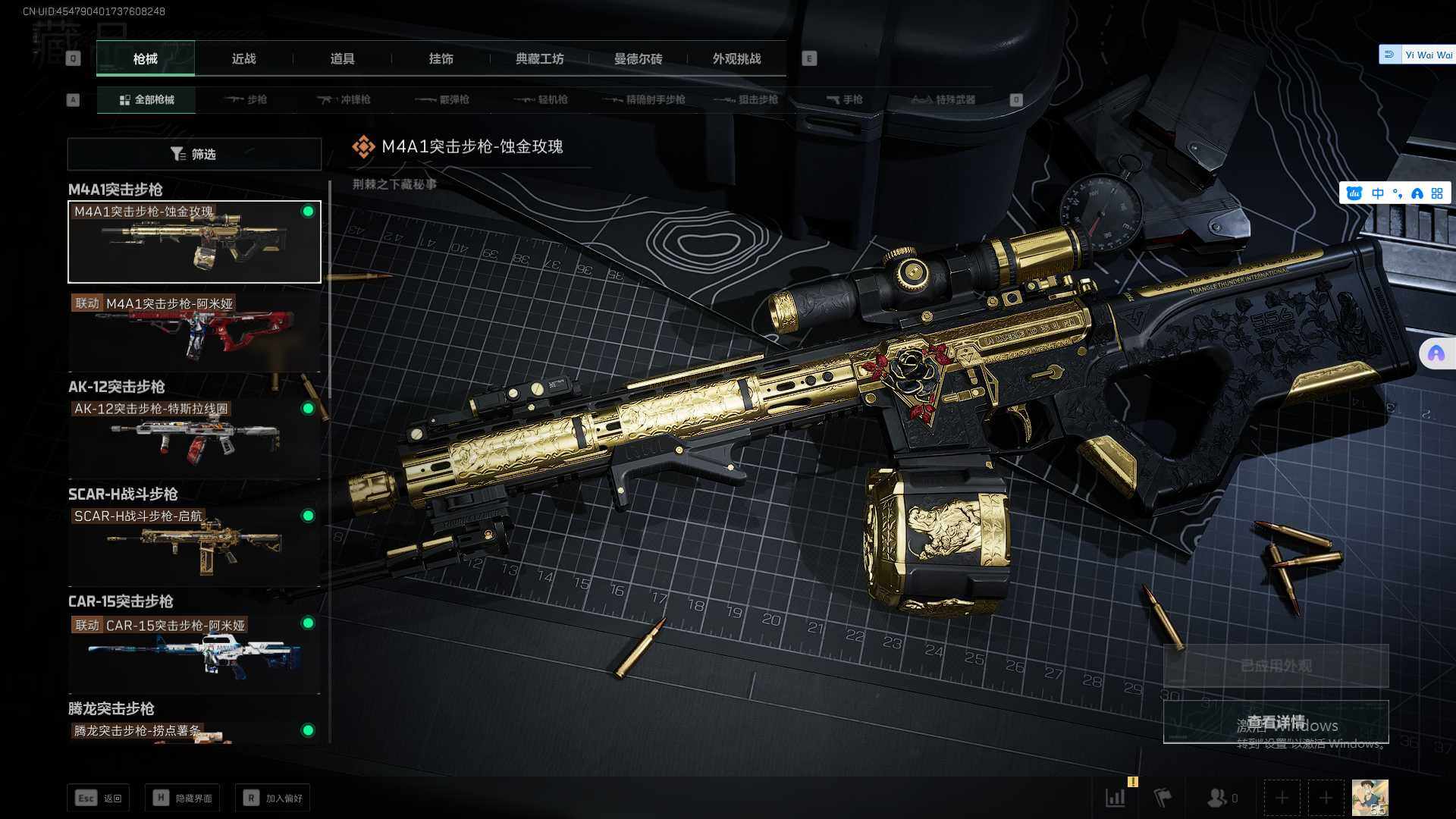Screen dimensions: 1456x819
Task: Open the bar chart stats icon
Action: pos(1116,798)
